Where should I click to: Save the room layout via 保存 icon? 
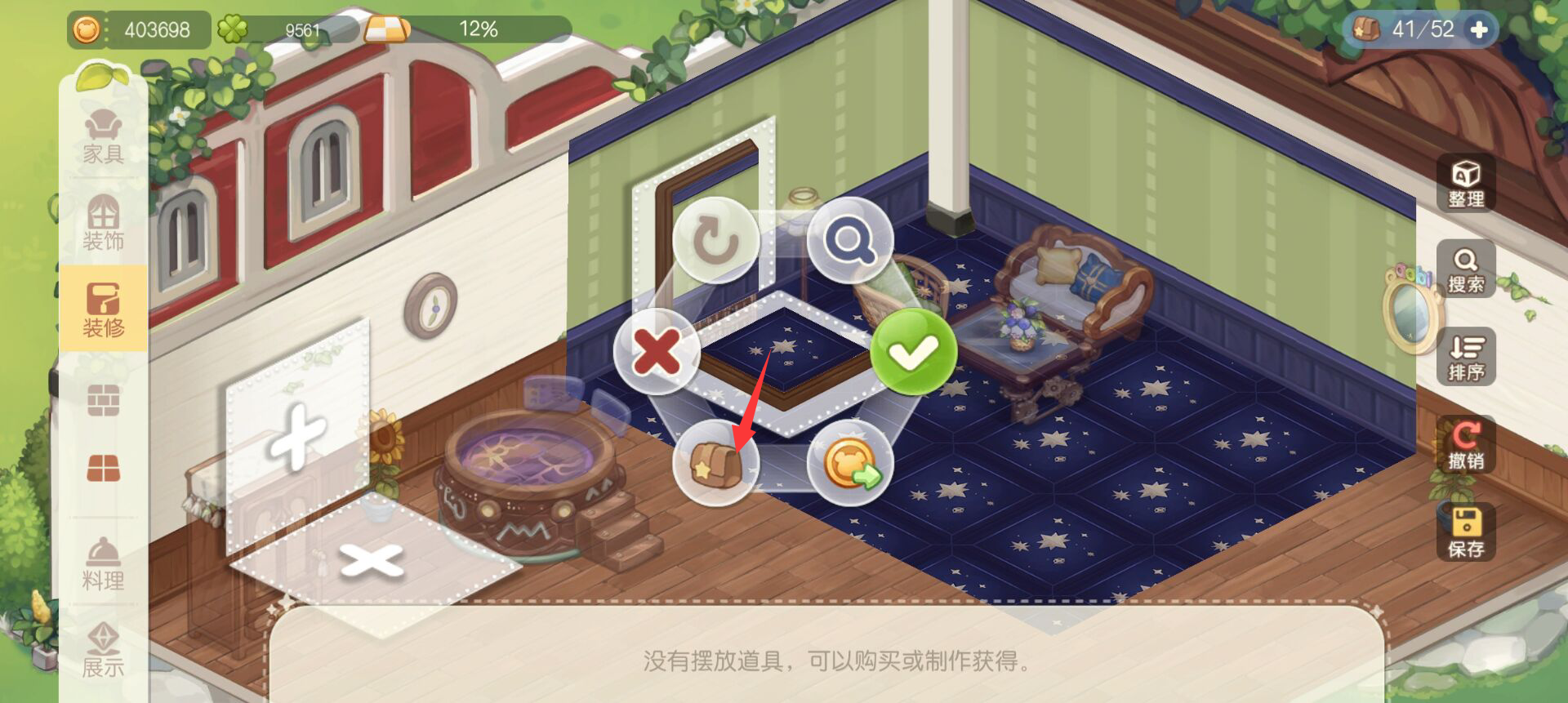(x=1465, y=531)
